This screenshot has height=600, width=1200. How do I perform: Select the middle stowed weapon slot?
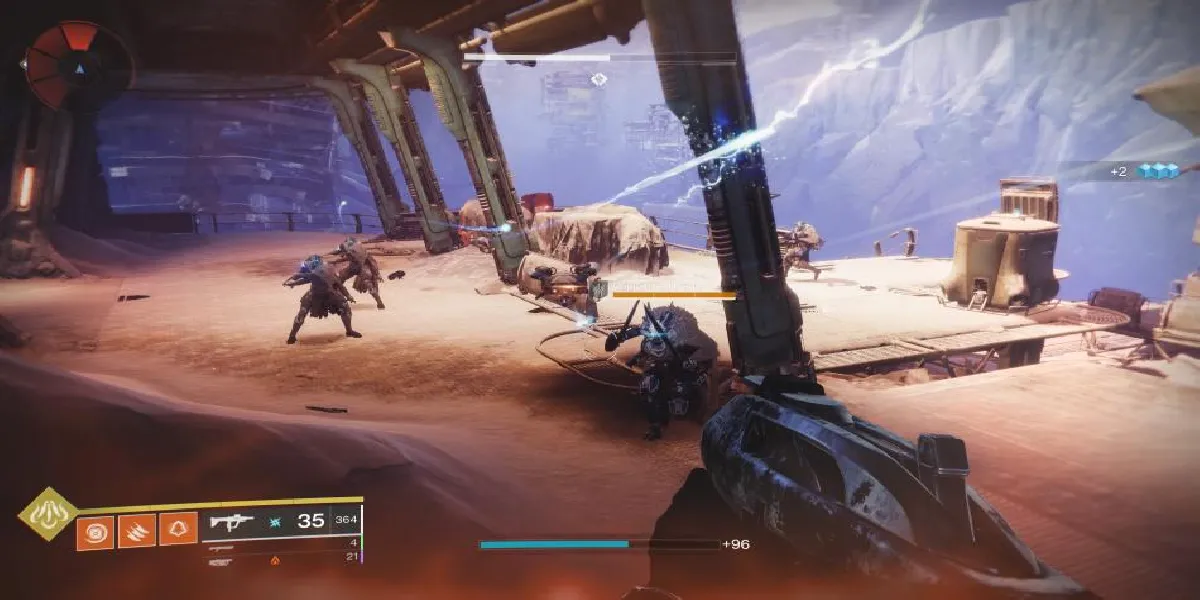pyautogui.click(x=218, y=548)
